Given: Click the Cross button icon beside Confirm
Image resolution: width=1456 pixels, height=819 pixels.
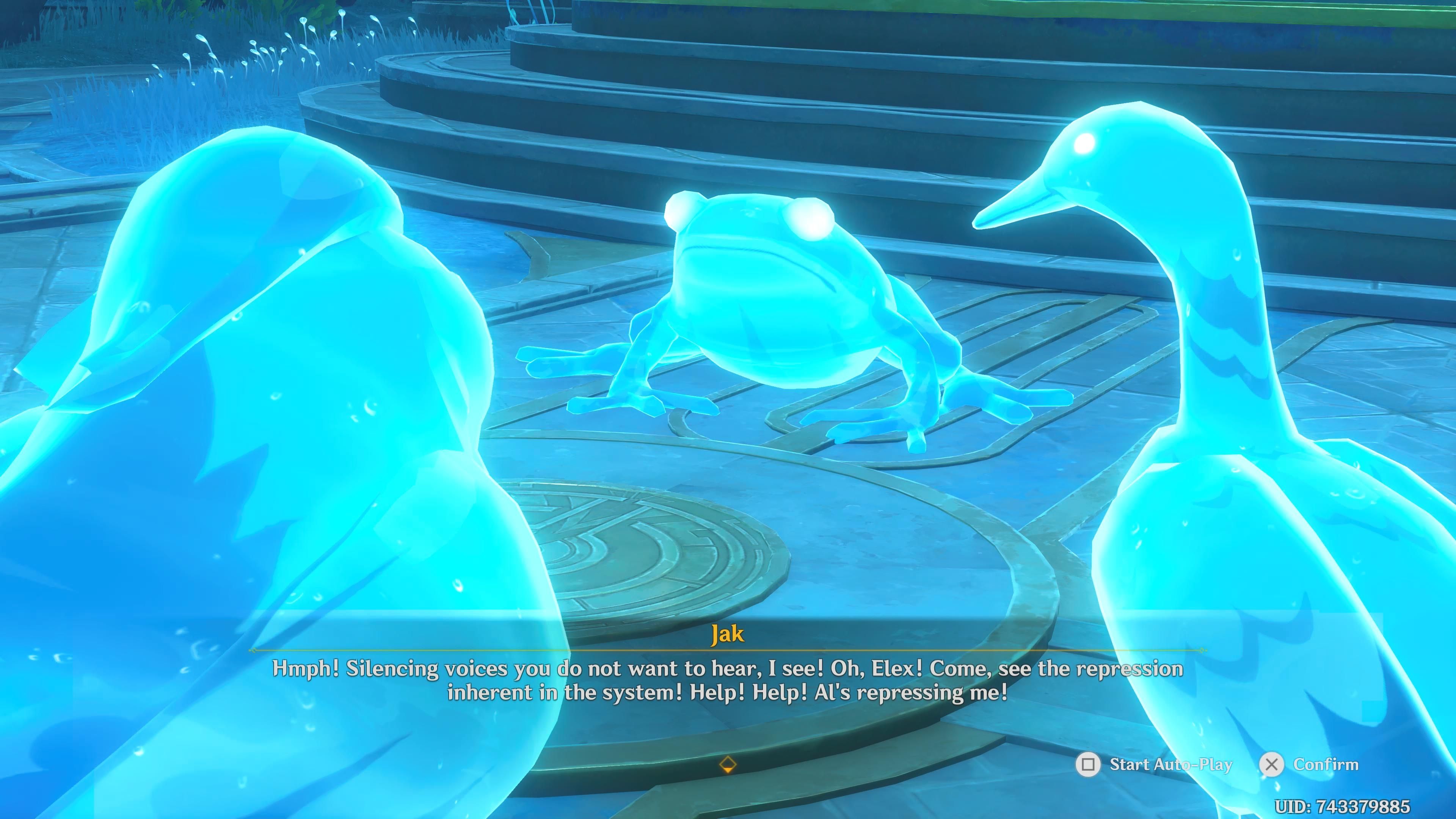Looking at the screenshot, I should [1272, 765].
